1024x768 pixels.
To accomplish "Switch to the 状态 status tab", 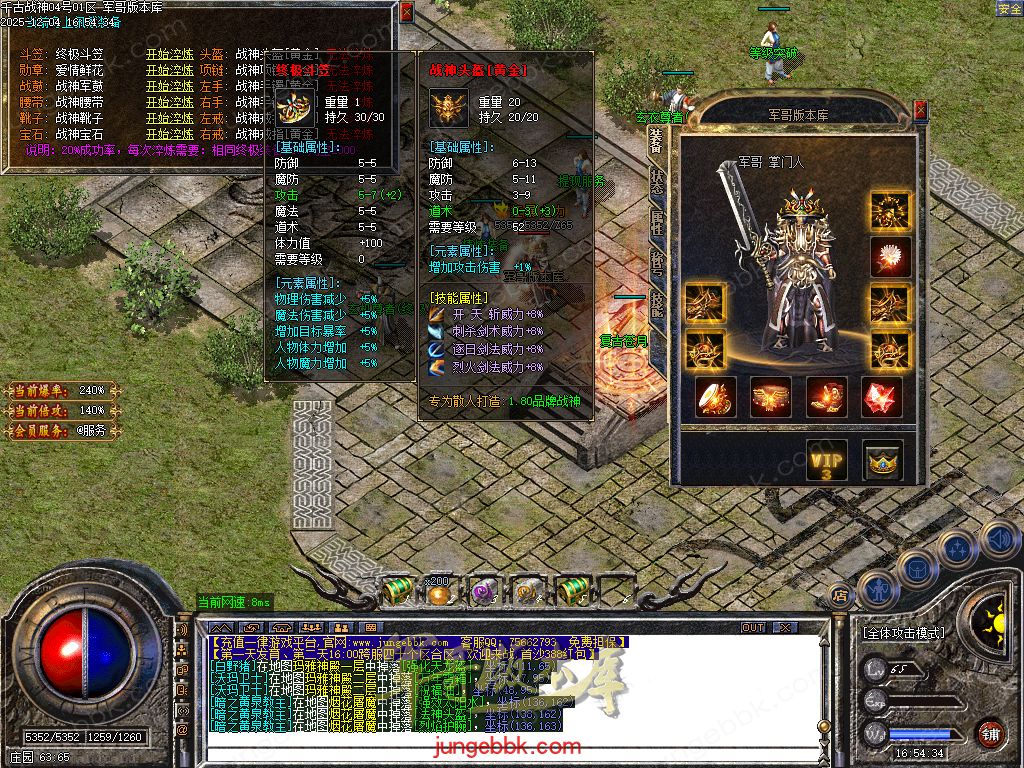I will 656,181.
